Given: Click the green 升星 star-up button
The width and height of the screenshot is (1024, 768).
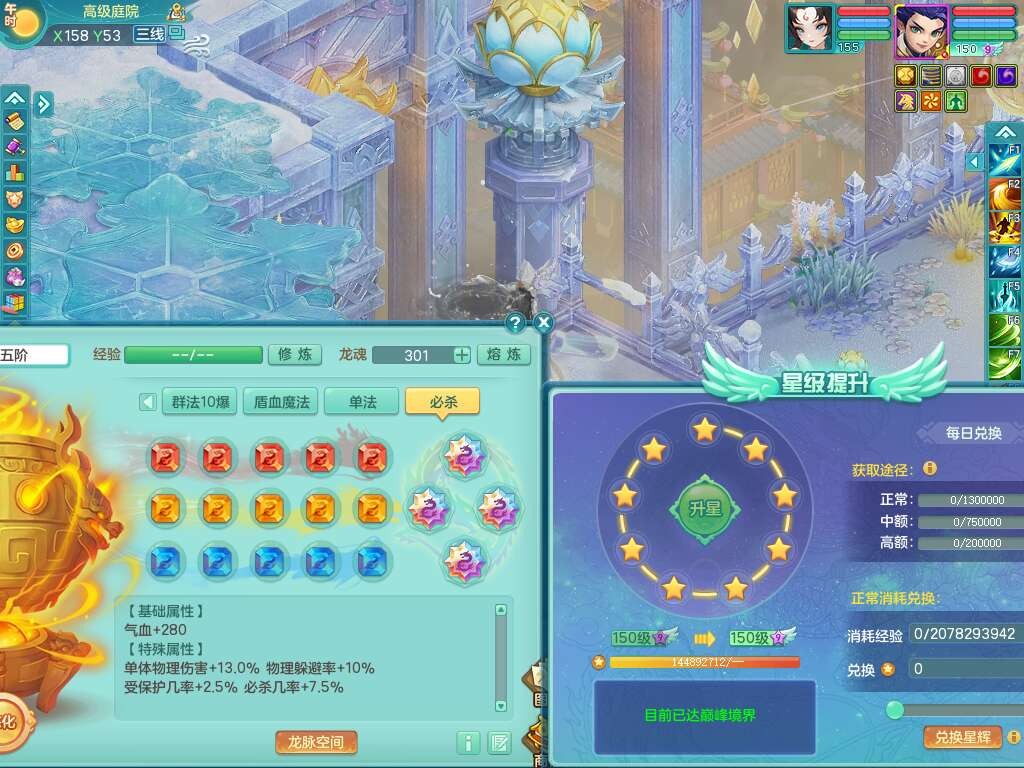Looking at the screenshot, I should (705, 507).
